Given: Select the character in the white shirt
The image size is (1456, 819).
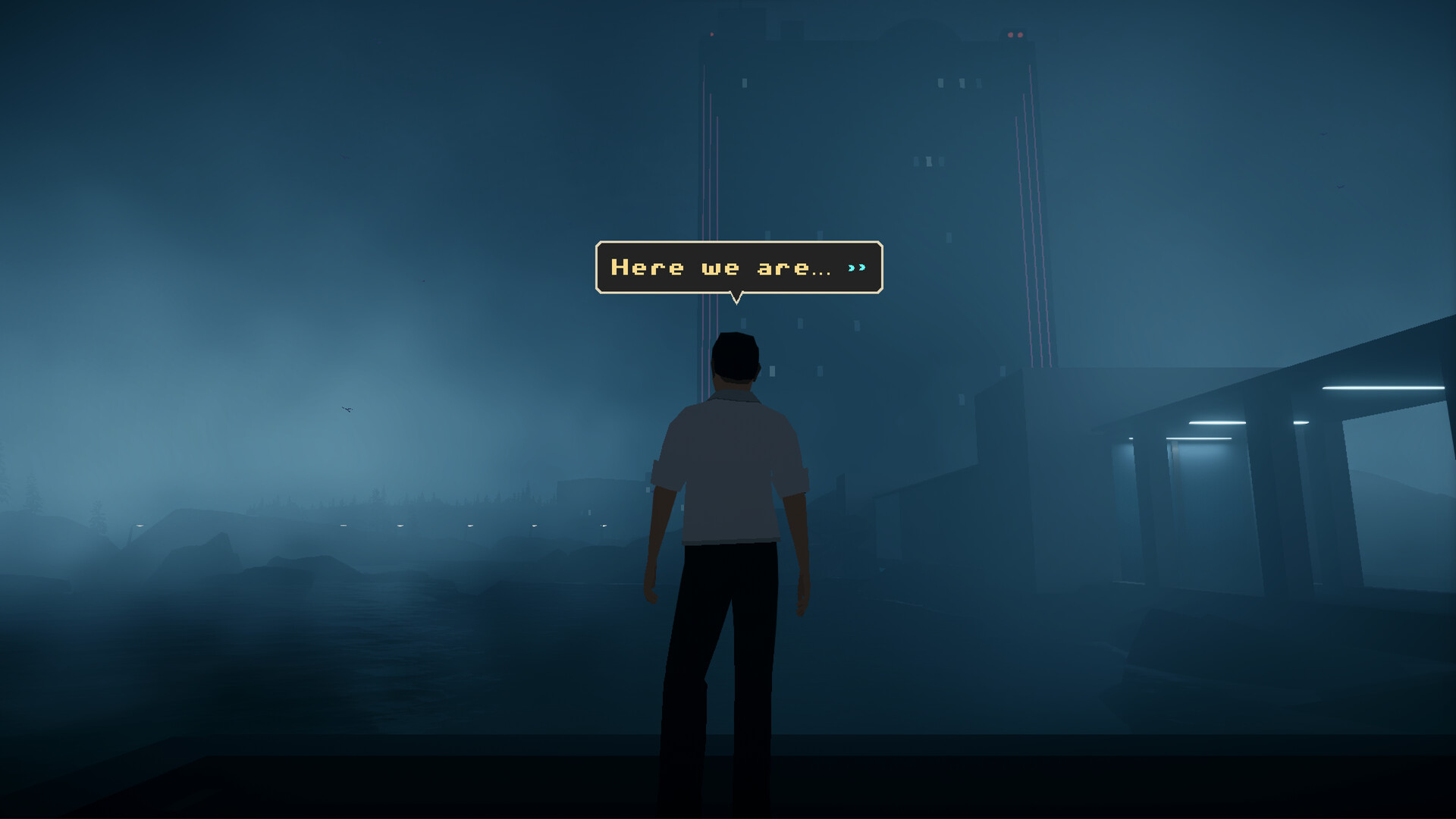Looking at the screenshot, I should 732,455.
